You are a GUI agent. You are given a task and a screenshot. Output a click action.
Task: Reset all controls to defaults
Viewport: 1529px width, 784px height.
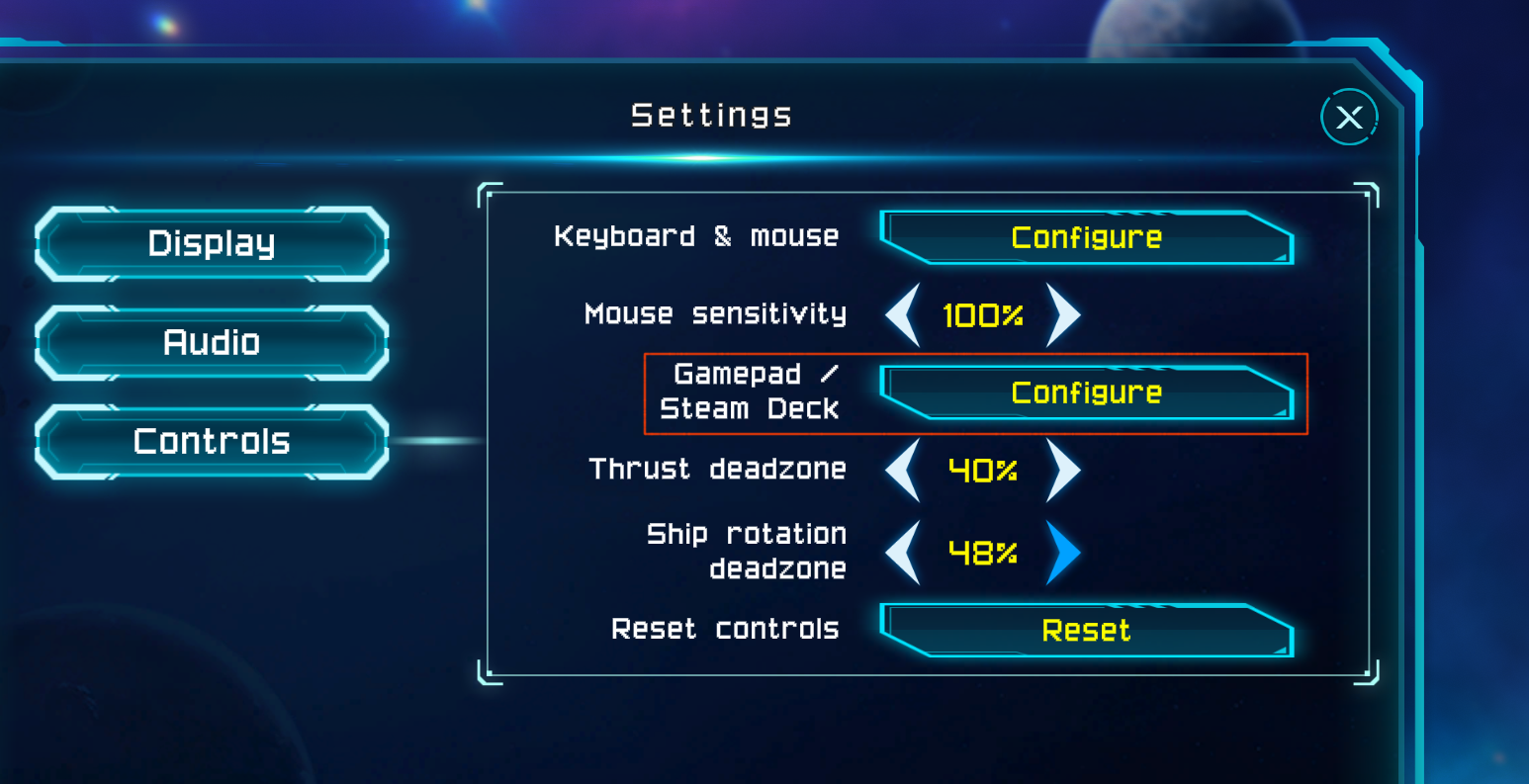(x=1085, y=631)
